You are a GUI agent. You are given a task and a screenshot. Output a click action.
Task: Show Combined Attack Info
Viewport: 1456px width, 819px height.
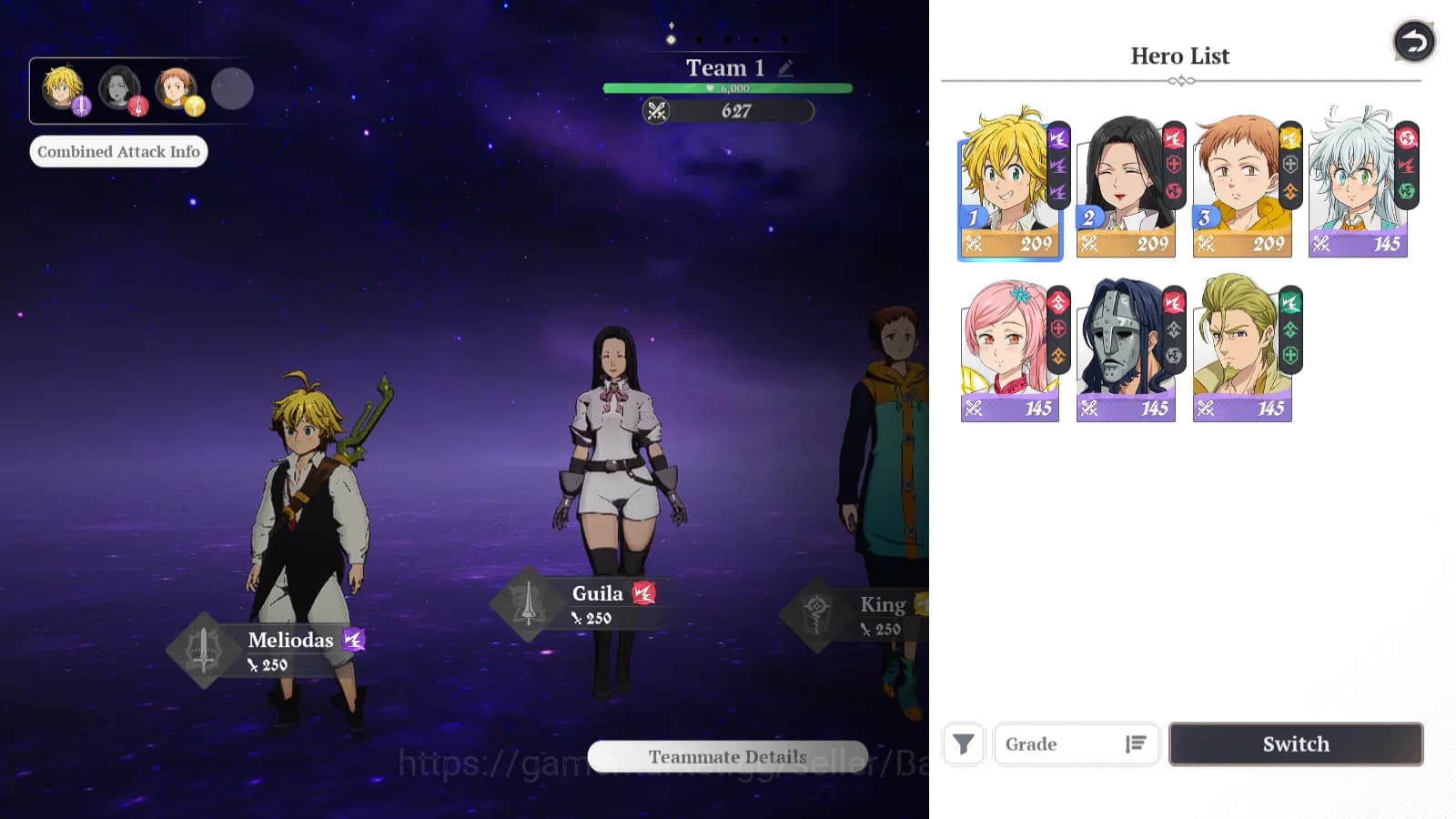[118, 151]
